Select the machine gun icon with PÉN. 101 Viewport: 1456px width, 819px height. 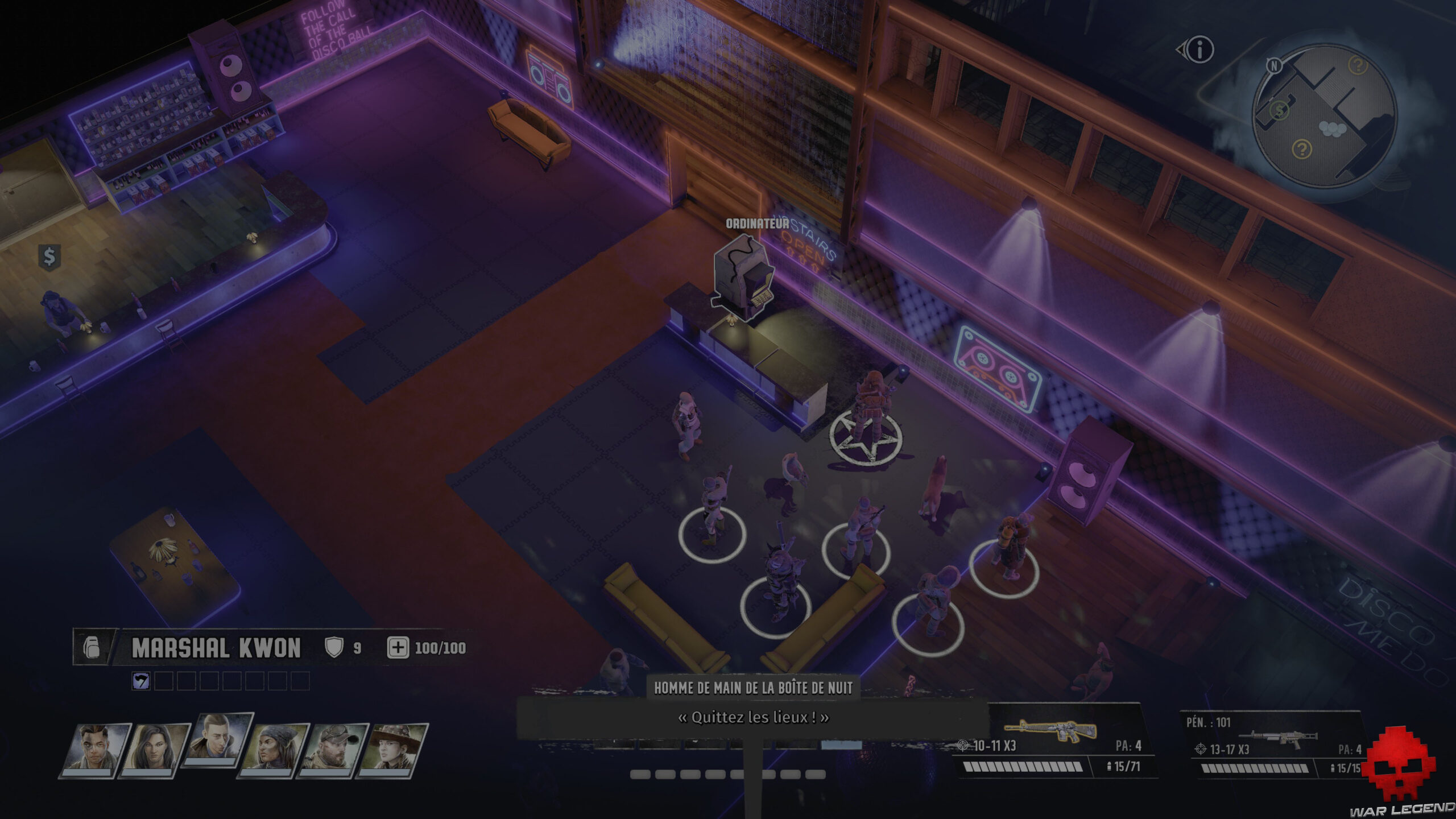(1278, 737)
